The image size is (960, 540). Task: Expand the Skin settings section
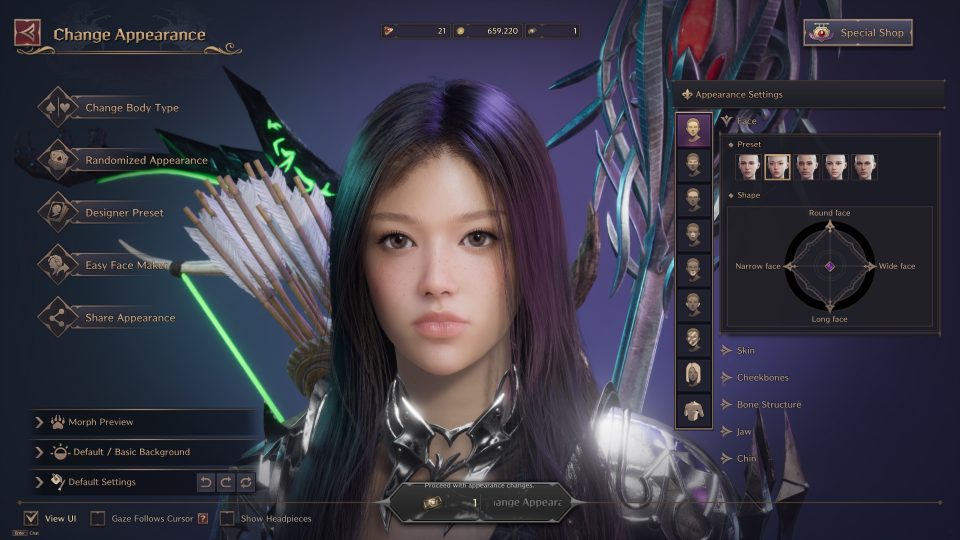745,351
